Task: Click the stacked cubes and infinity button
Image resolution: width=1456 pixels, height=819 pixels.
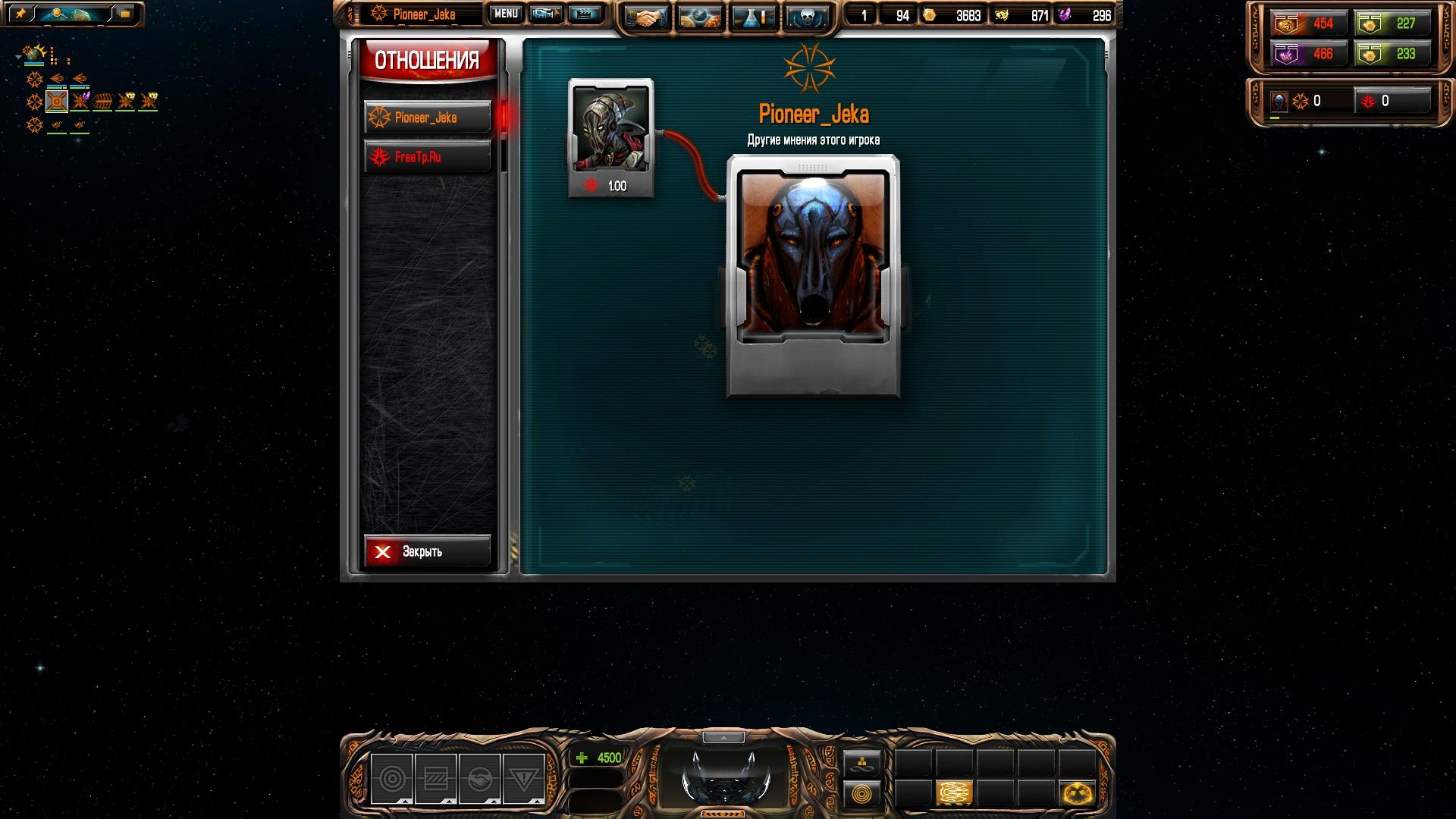Action: click(x=862, y=763)
